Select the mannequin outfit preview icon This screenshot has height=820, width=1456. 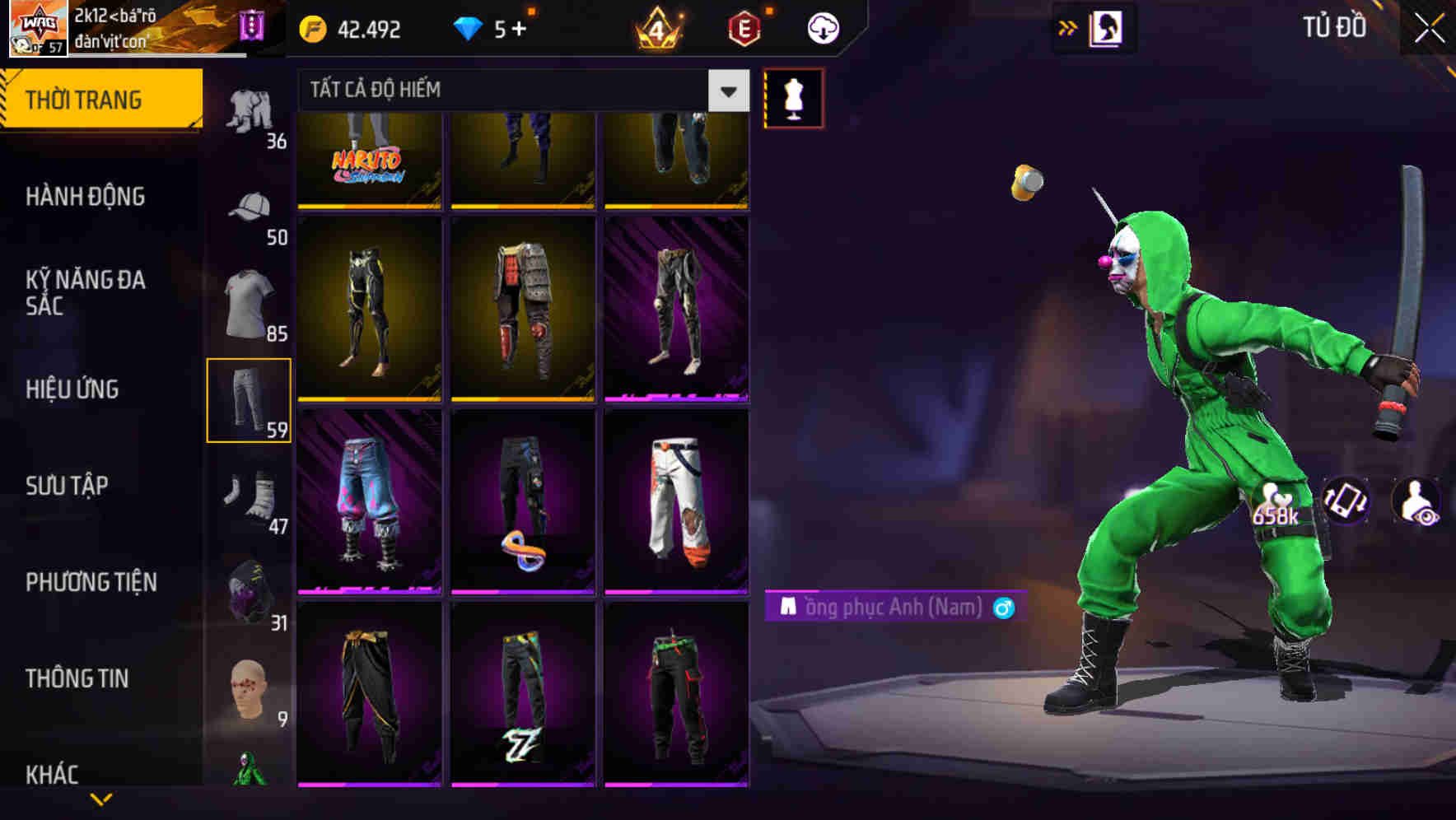[x=793, y=97]
